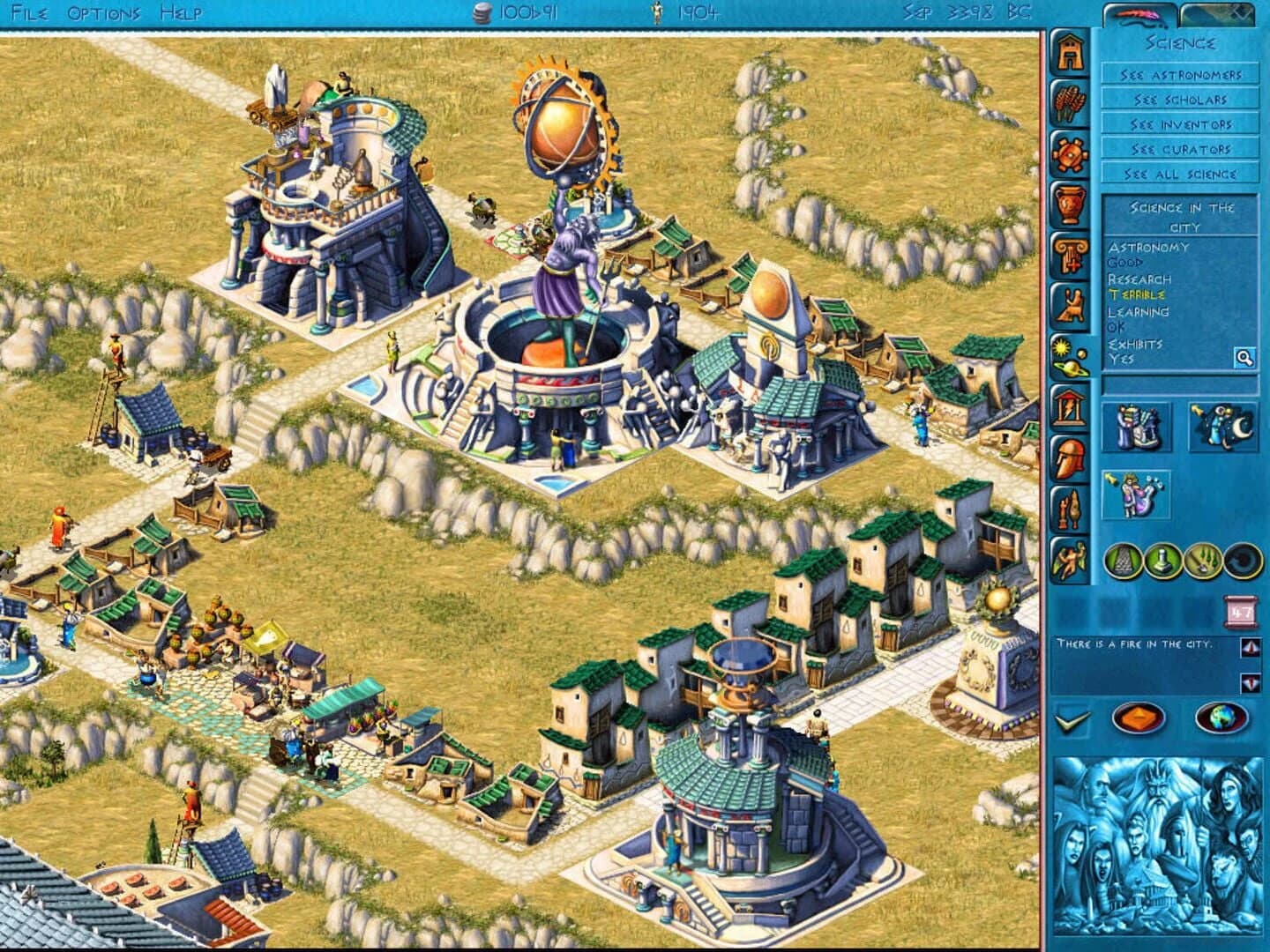This screenshot has height=952, width=1270.
Task: Click the See Astronomers button
Action: (1179, 75)
